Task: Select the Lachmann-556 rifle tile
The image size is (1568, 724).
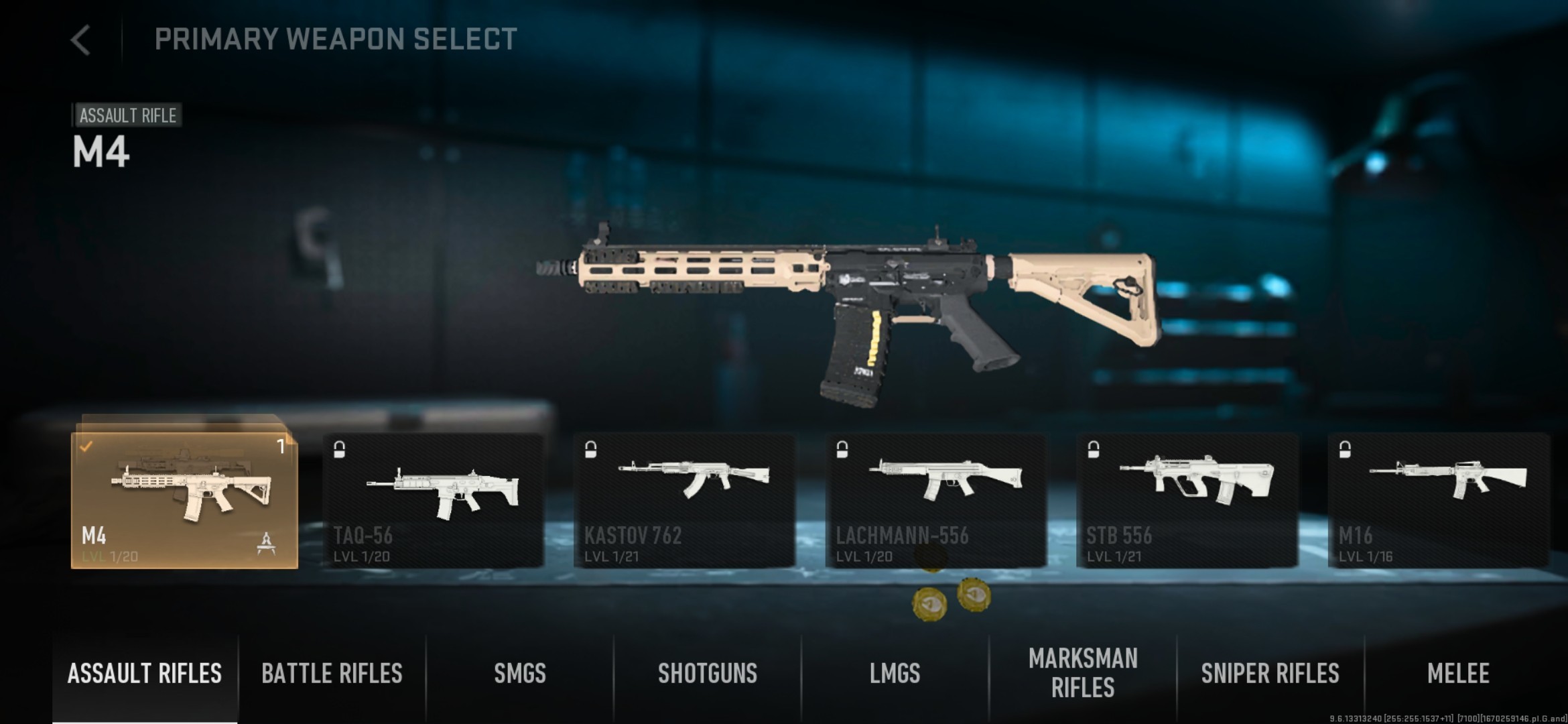Action: point(935,500)
